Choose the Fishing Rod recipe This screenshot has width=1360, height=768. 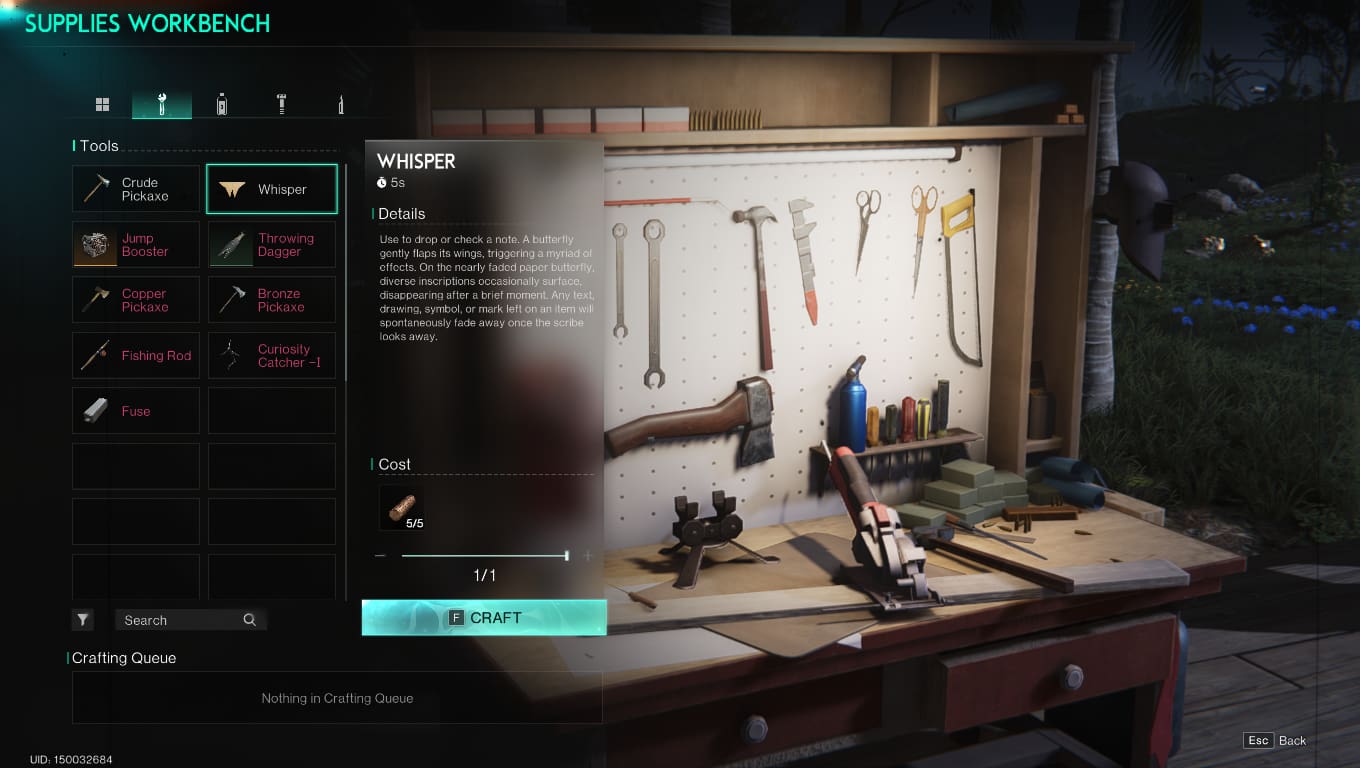(136, 356)
